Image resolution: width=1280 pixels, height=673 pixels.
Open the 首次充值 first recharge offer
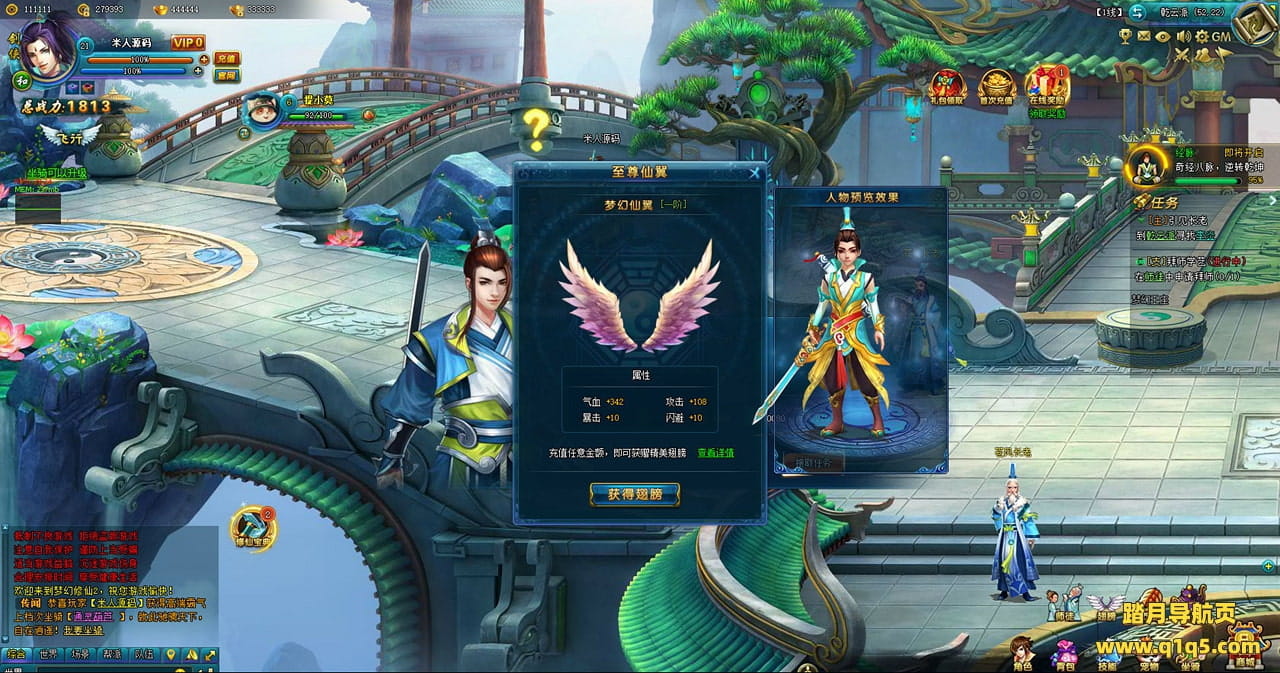click(x=996, y=86)
